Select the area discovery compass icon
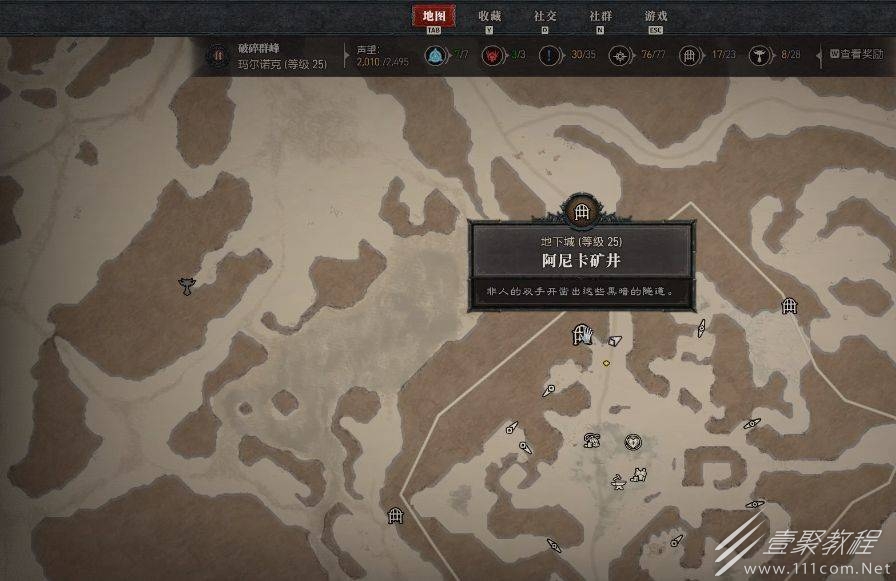Viewport: 896px width, 581px height. click(620, 55)
